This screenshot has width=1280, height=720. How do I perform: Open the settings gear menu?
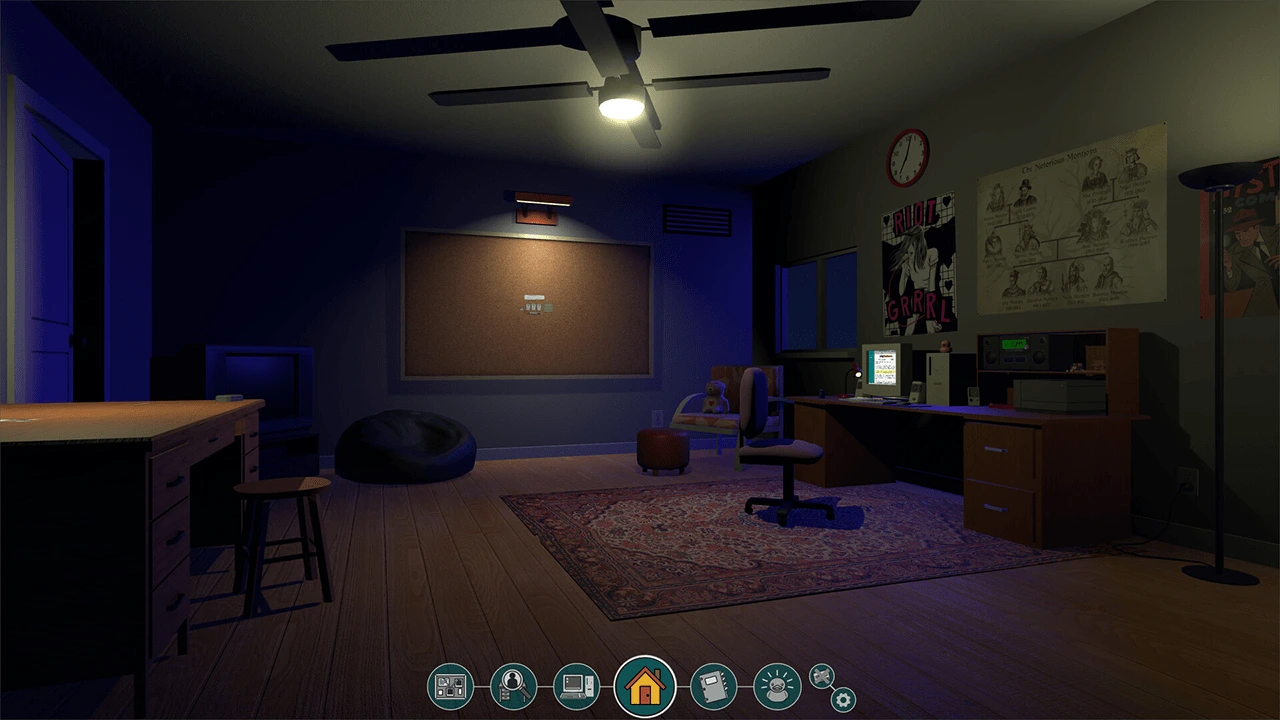click(x=843, y=701)
